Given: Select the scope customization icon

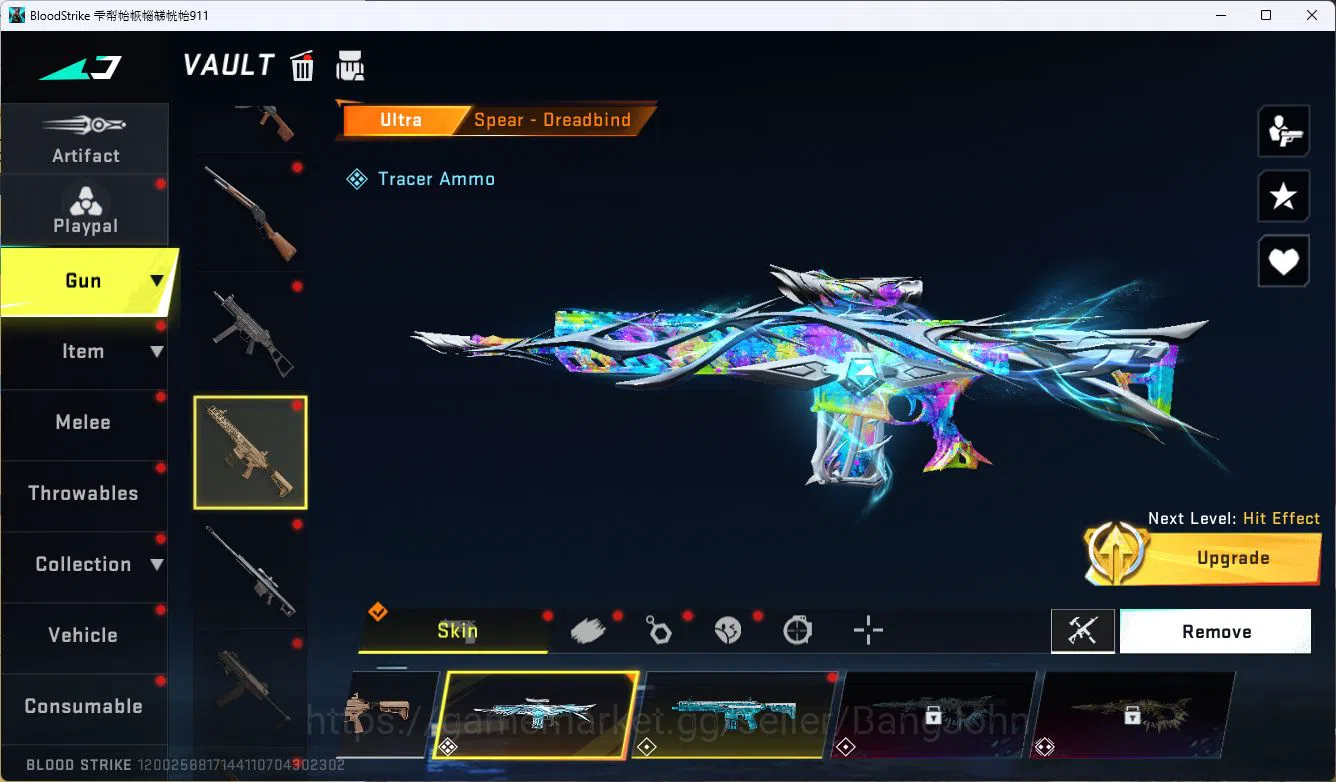Looking at the screenshot, I should tap(797, 629).
